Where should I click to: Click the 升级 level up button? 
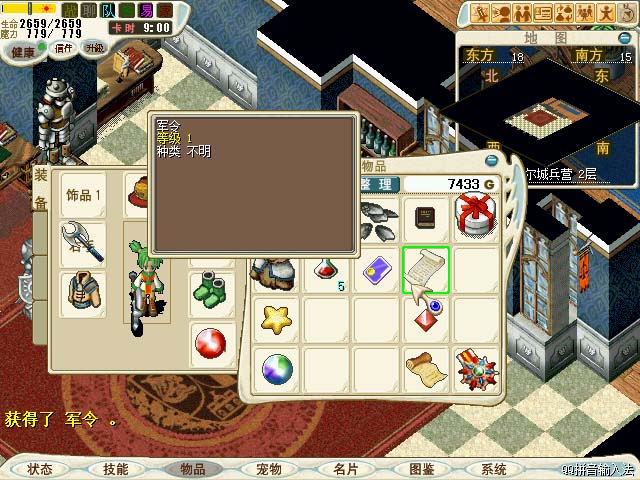[x=95, y=49]
